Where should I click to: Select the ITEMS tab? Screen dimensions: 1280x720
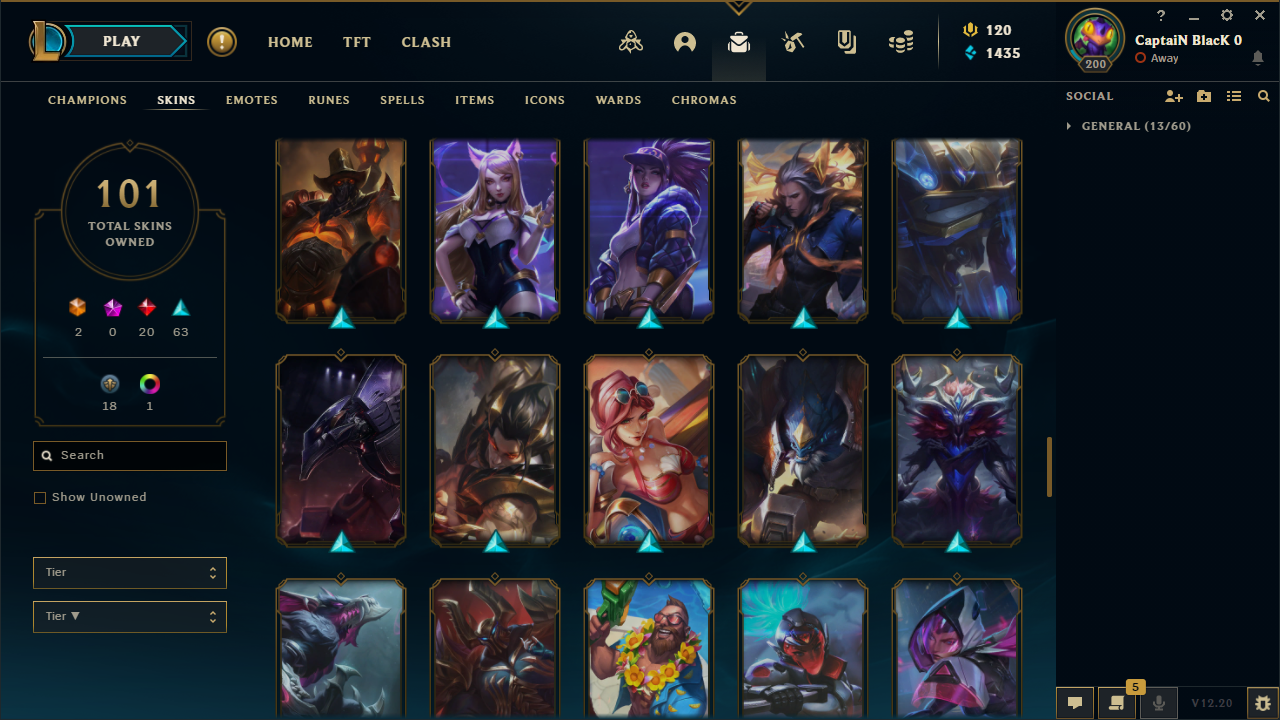475,100
